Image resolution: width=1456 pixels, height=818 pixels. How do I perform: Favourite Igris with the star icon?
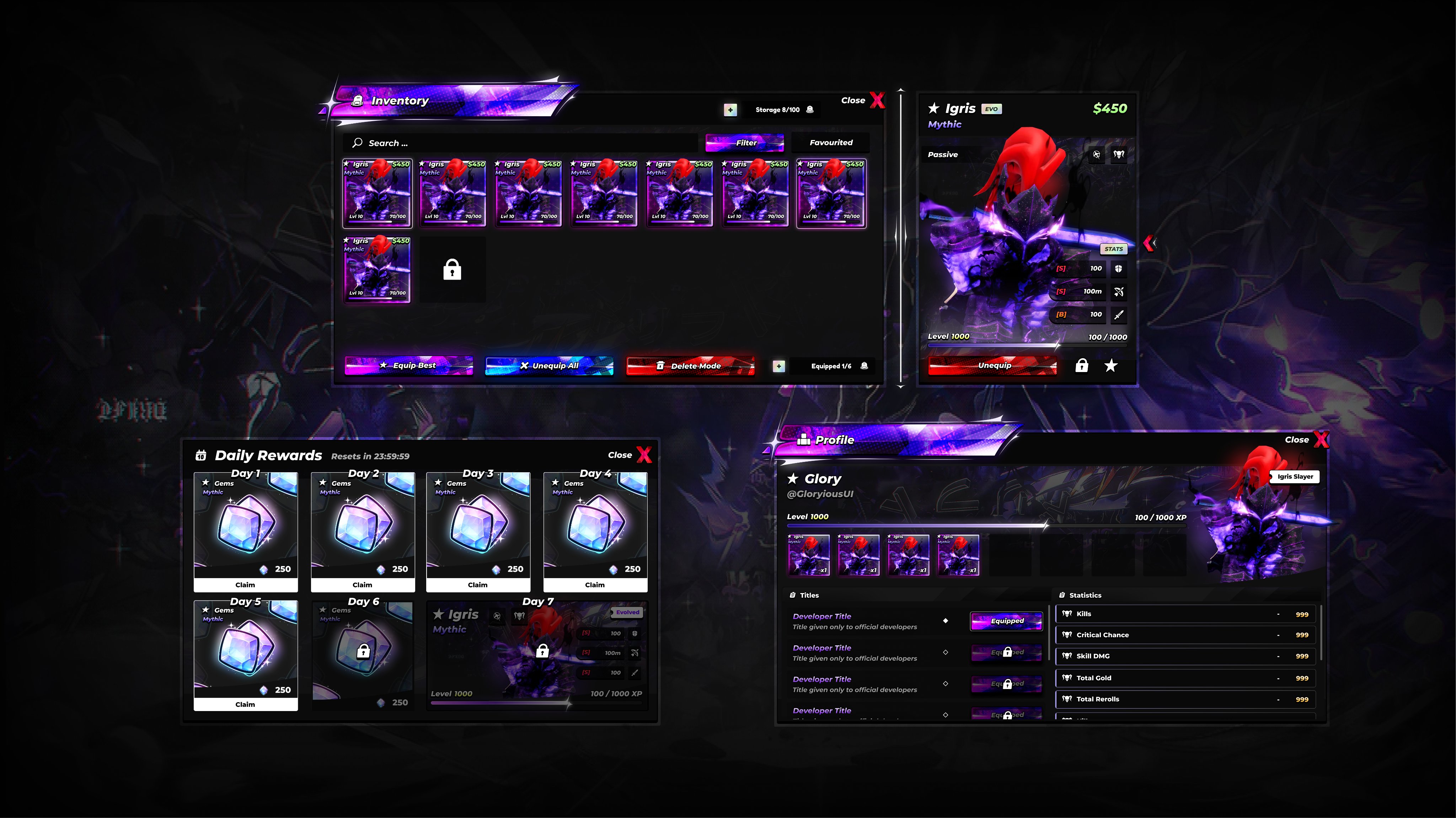(1110, 366)
